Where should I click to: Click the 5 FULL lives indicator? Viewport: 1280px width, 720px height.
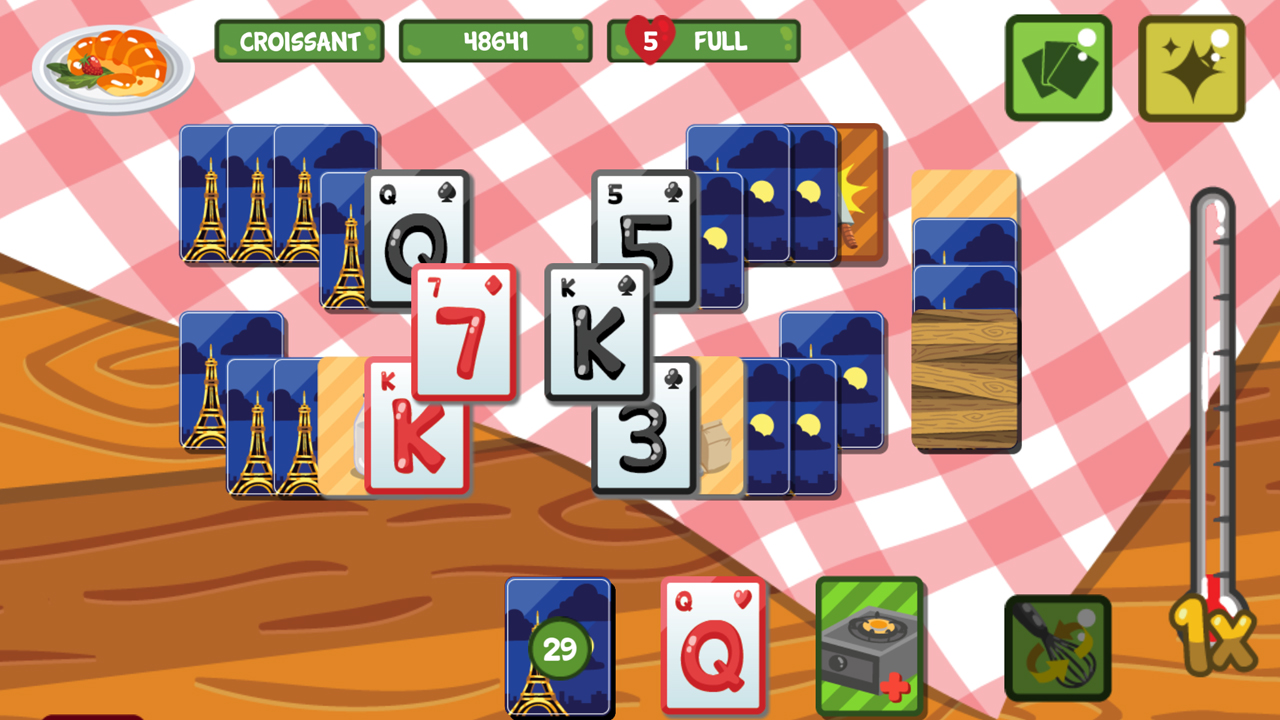pyautogui.click(x=703, y=42)
